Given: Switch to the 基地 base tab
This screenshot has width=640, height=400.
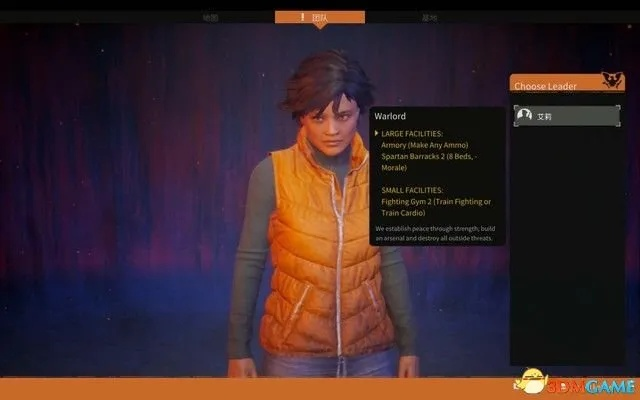Looking at the screenshot, I should [430, 18].
